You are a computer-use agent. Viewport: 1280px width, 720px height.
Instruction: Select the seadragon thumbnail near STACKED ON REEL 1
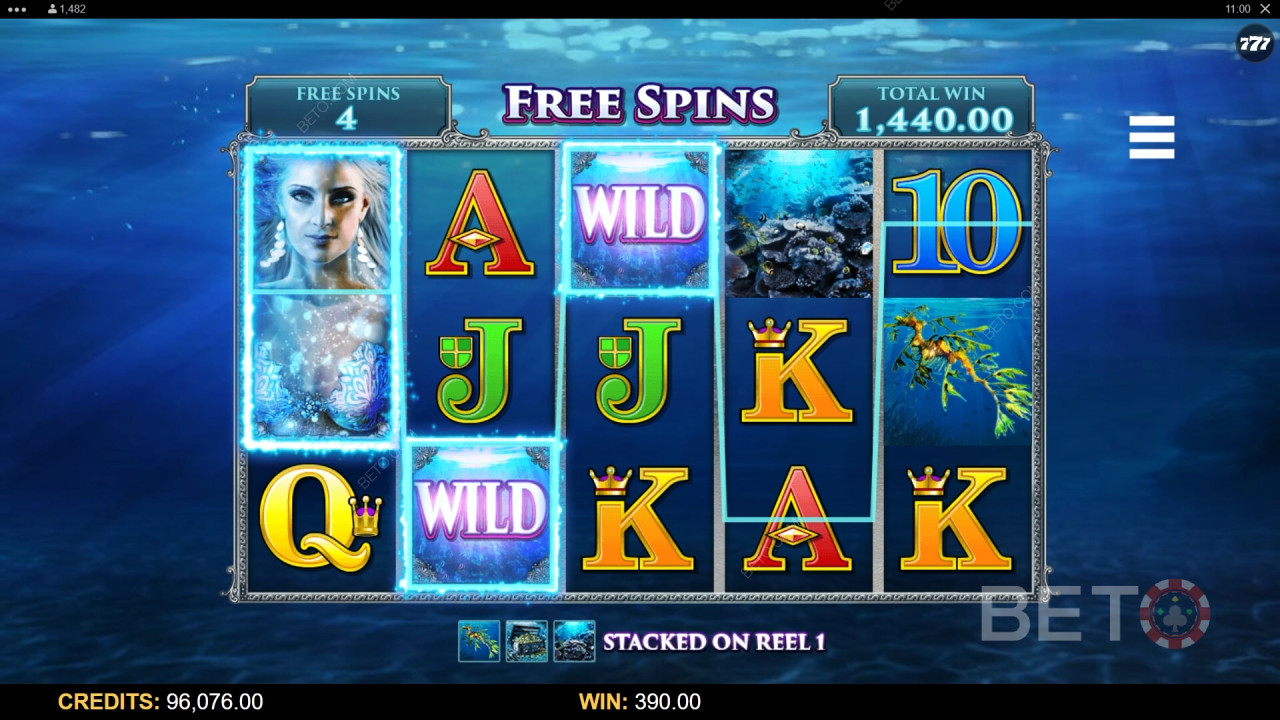(x=478, y=641)
